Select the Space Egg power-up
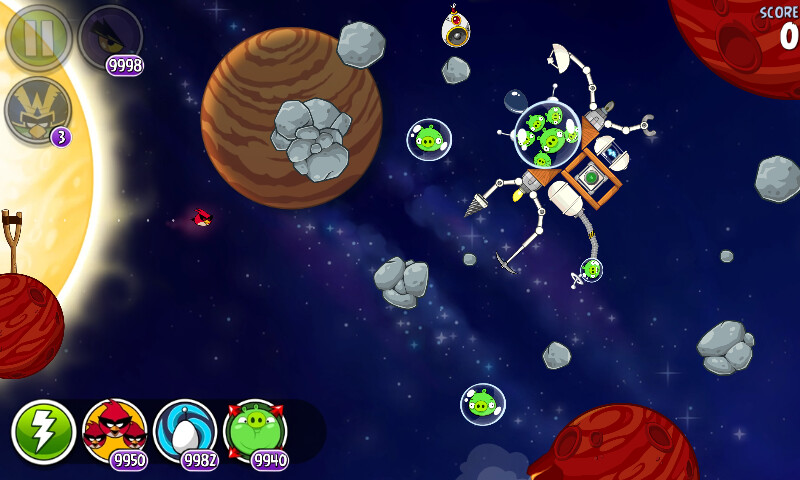This screenshot has width=800, height=480. 185,431
